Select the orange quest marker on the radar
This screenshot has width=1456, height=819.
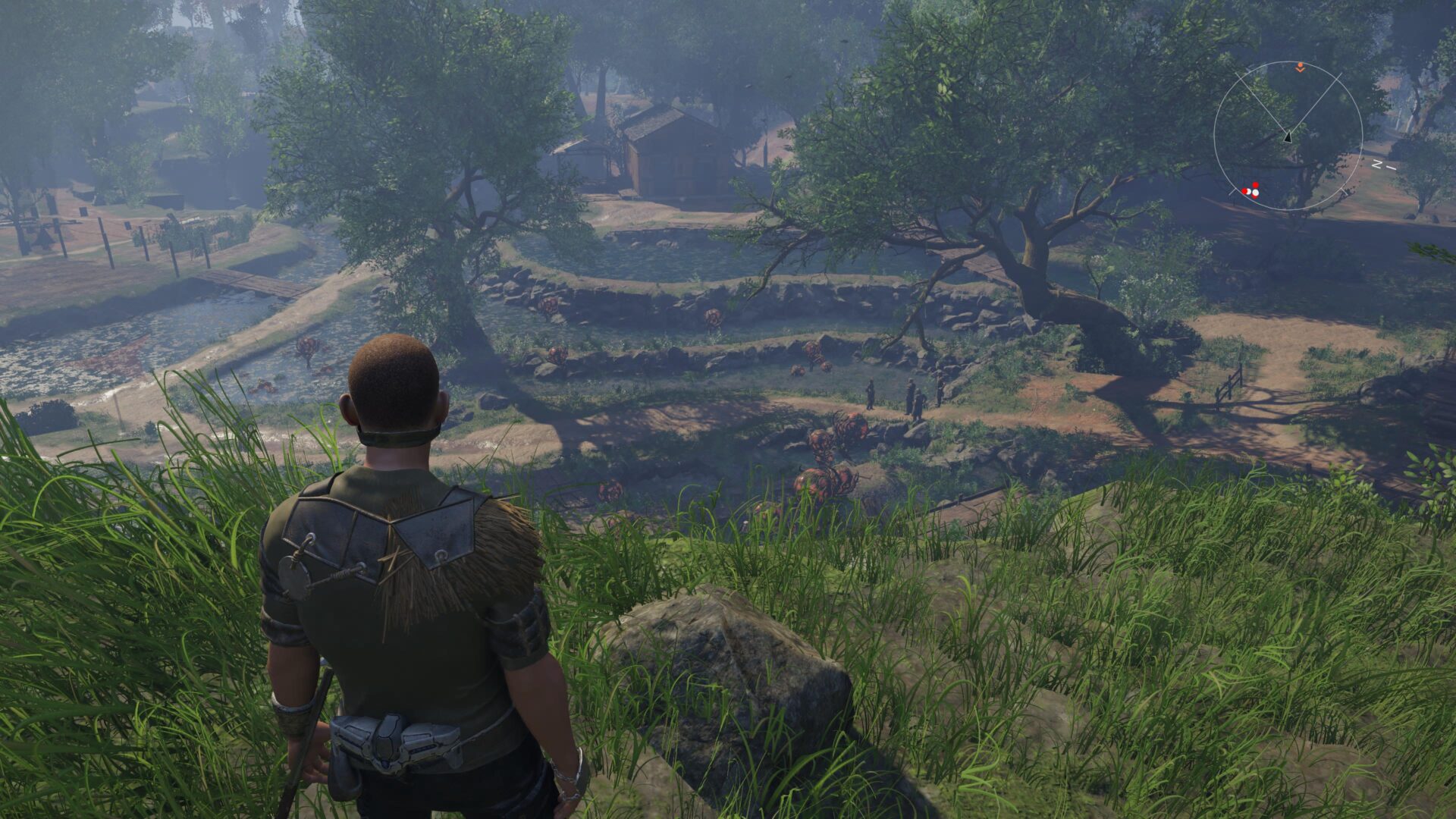pyautogui.click(x=1300, y=67)
